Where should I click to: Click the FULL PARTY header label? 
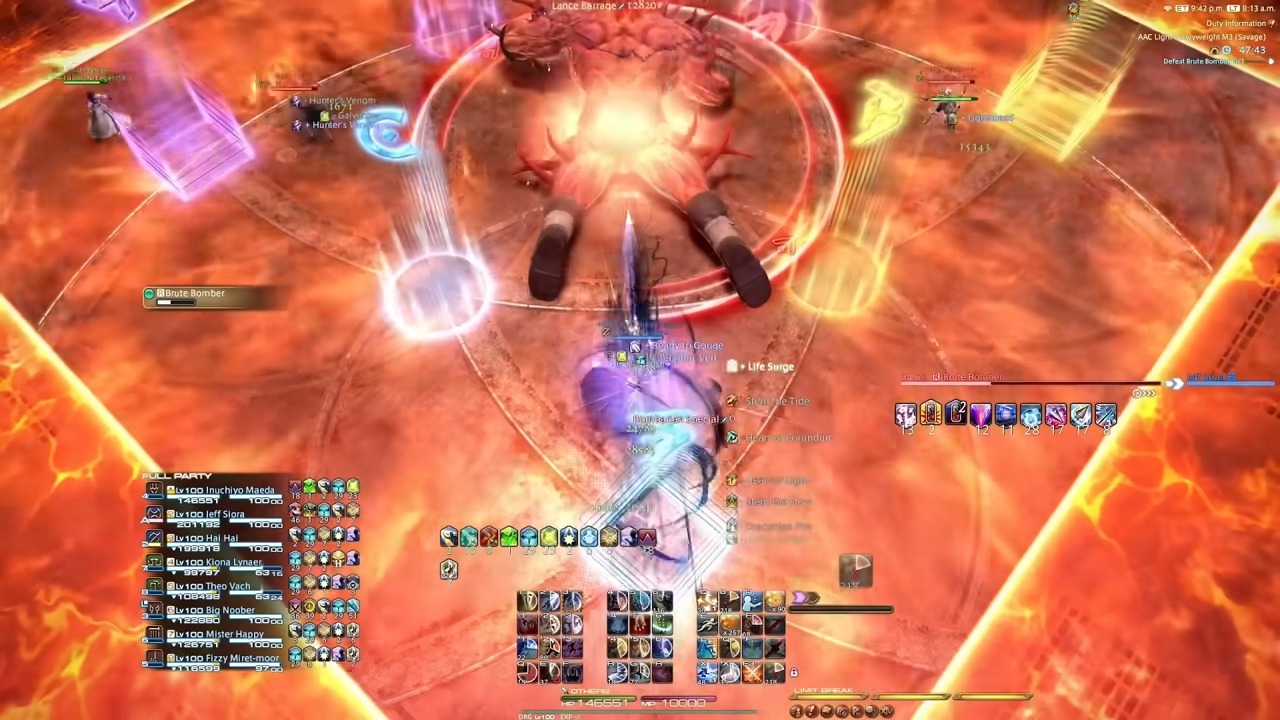tap(177, 475)
